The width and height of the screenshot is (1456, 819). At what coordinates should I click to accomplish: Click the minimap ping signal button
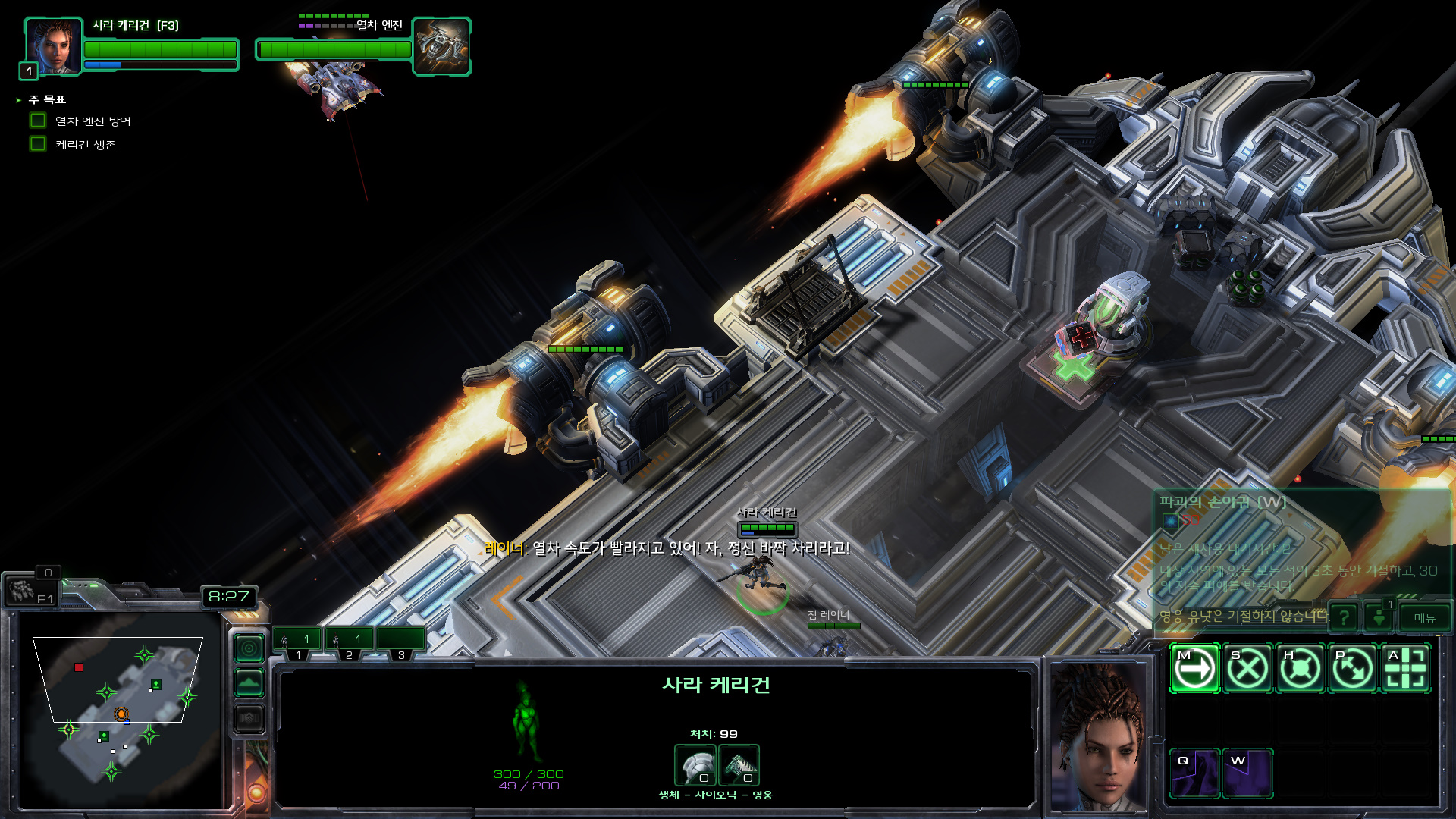click(249, 648)
